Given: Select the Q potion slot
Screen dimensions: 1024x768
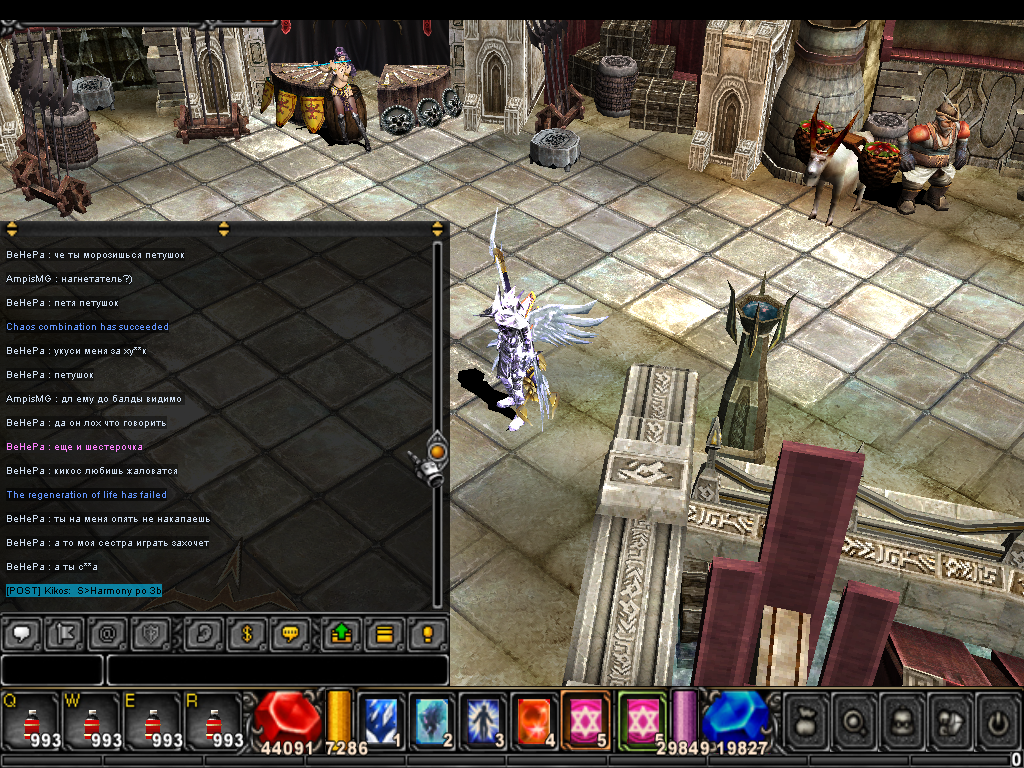Looking at the screenshot, I should point(31,719).
